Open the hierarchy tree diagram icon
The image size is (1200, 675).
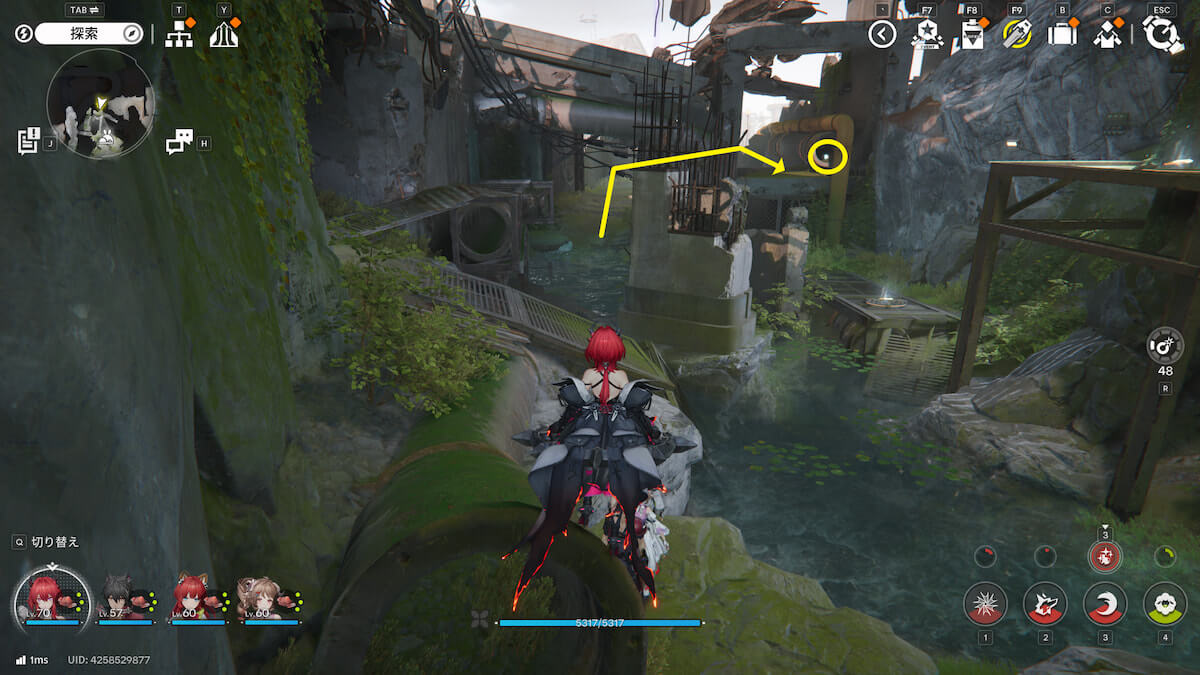pos(178,35)
